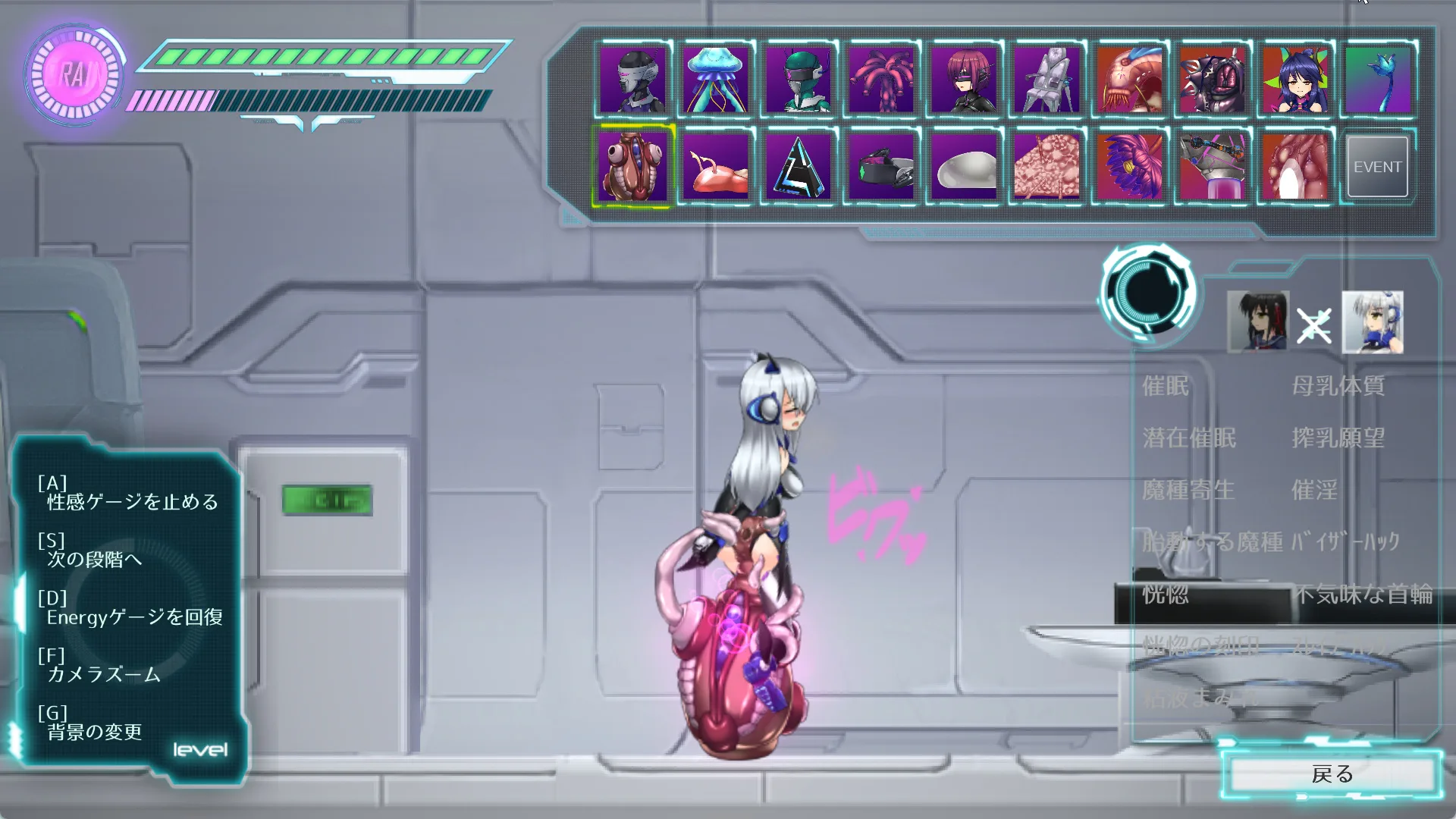Select the white slime blob thumbnail
Viewport: 1456px width, 819px height.
coord(964,167)
